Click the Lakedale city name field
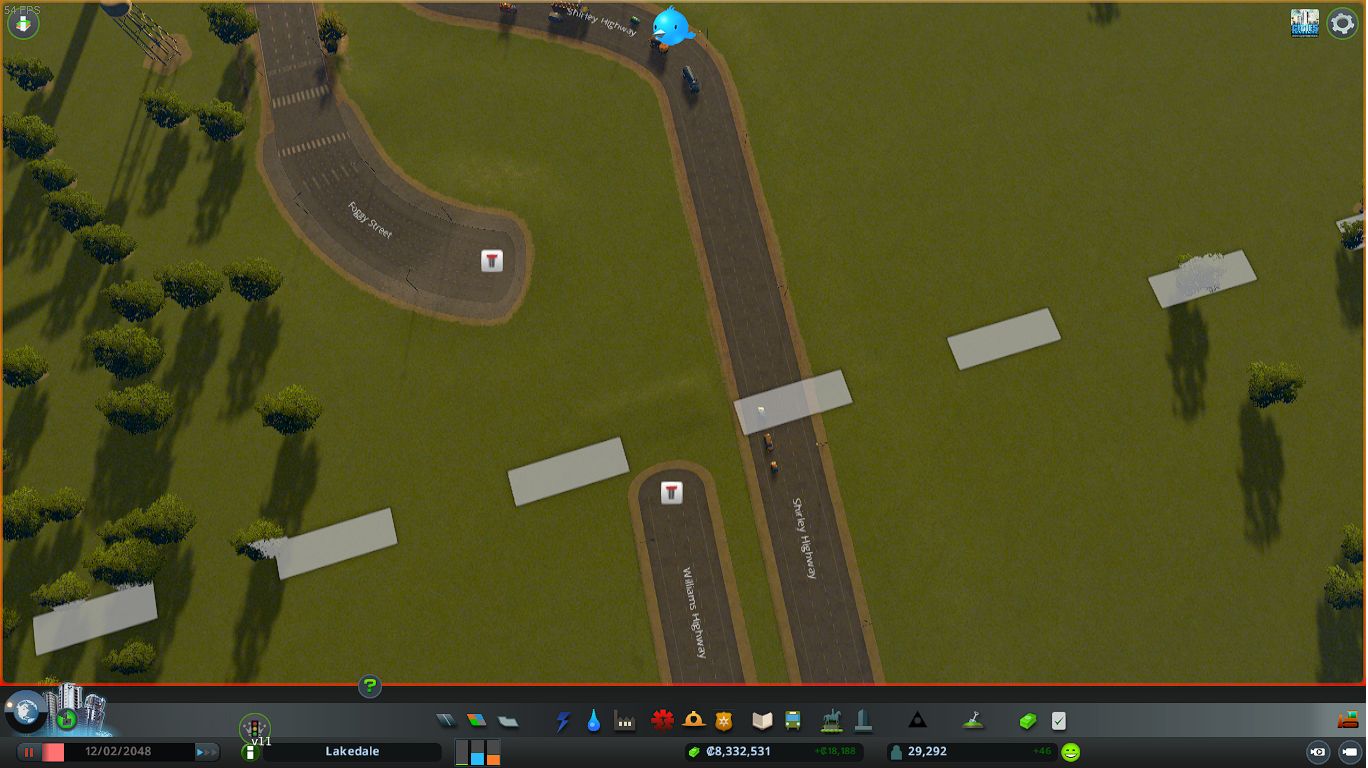The width and height of the screenshot is (1368, 768). pyautogui.click(x=352, y=750)
